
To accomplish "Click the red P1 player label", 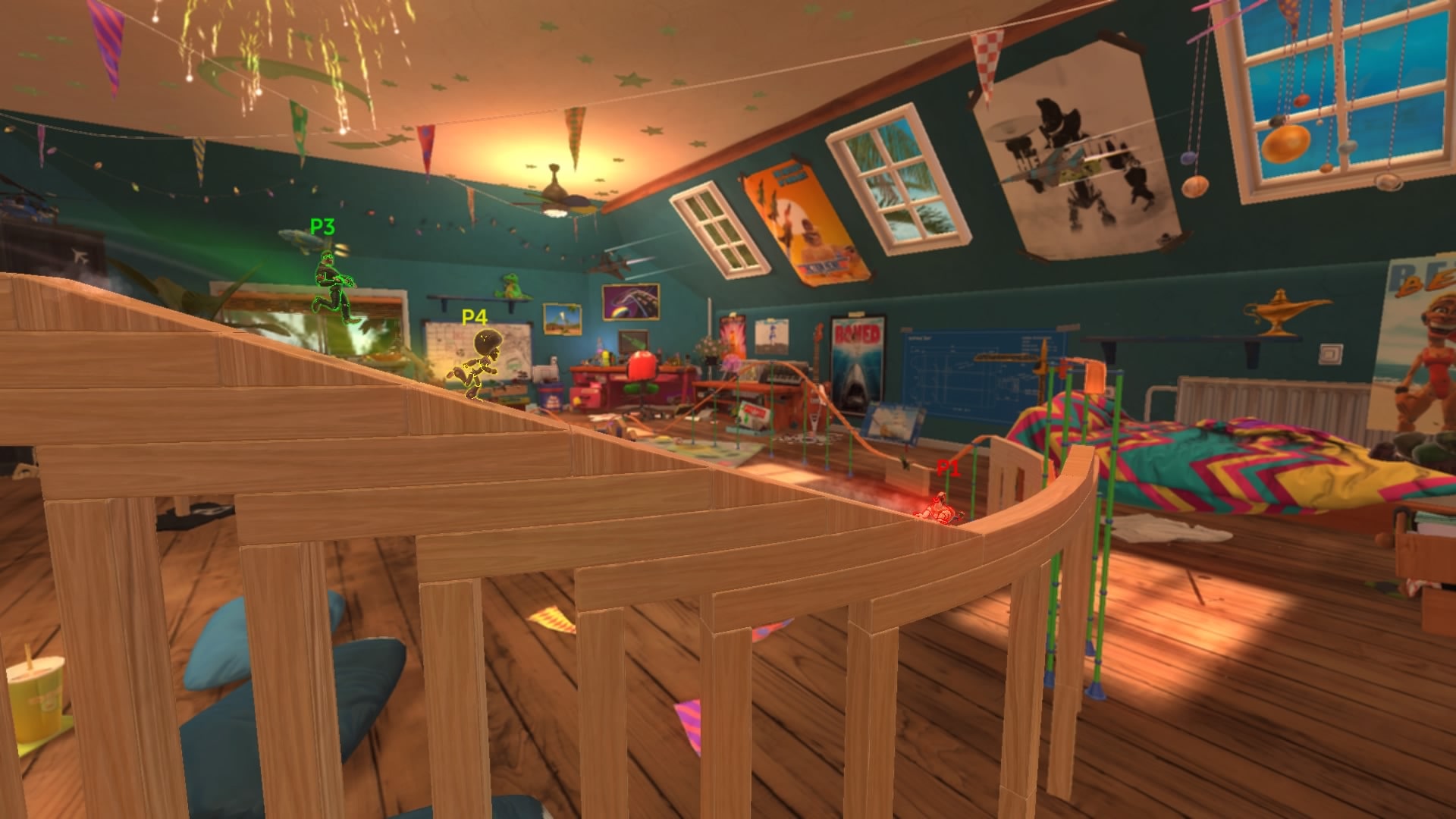I will pos(948,469).
